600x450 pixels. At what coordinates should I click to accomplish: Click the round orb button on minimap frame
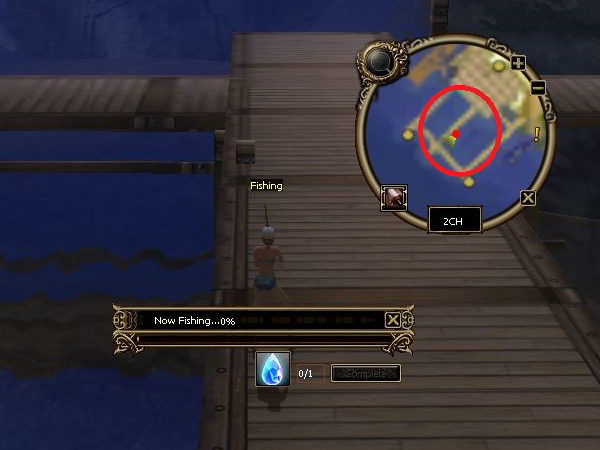pyautogui.click(x=379, y=62)
